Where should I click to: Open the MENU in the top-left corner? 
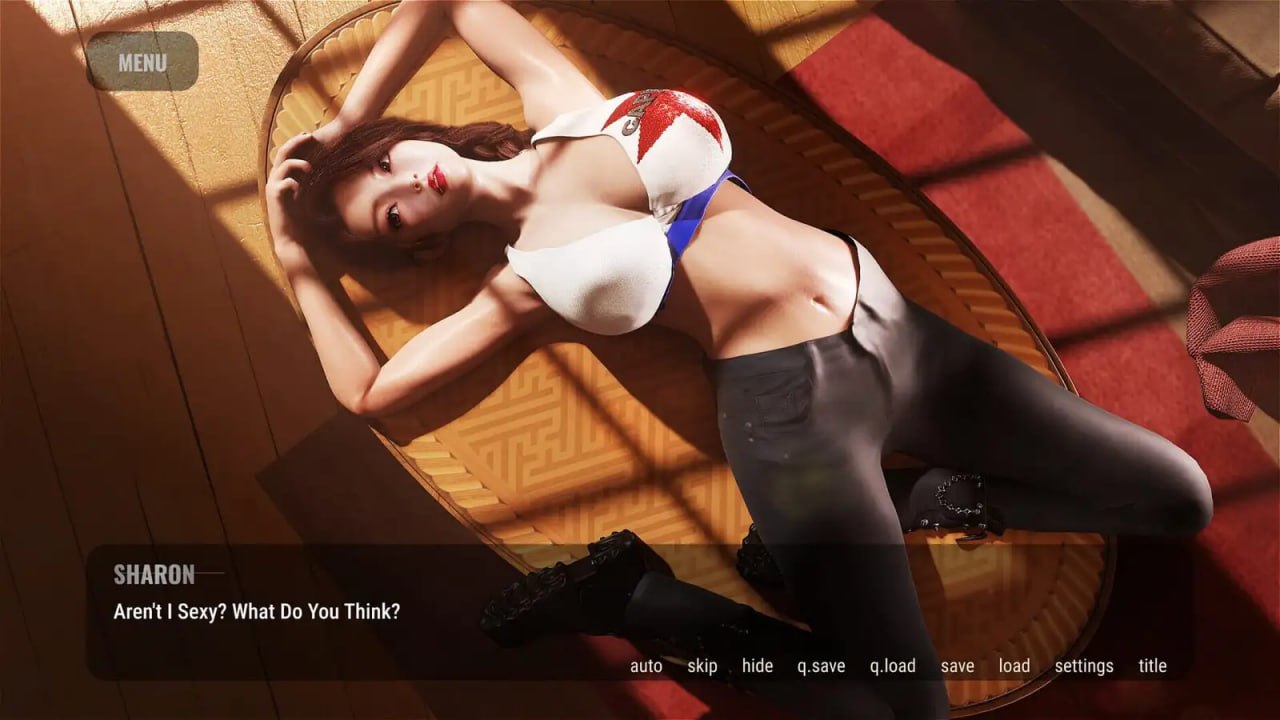pyautogui.click(x=141, y=63)
